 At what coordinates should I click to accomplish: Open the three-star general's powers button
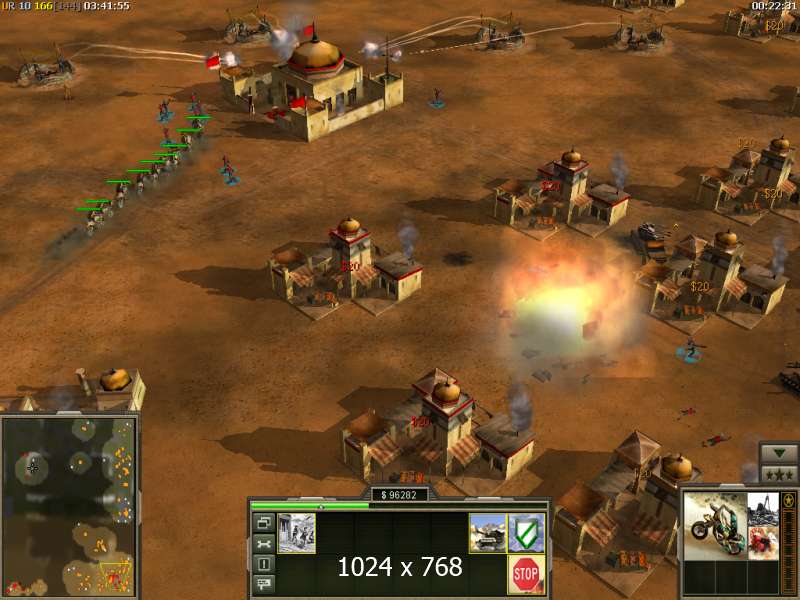(x=778, y=474)
